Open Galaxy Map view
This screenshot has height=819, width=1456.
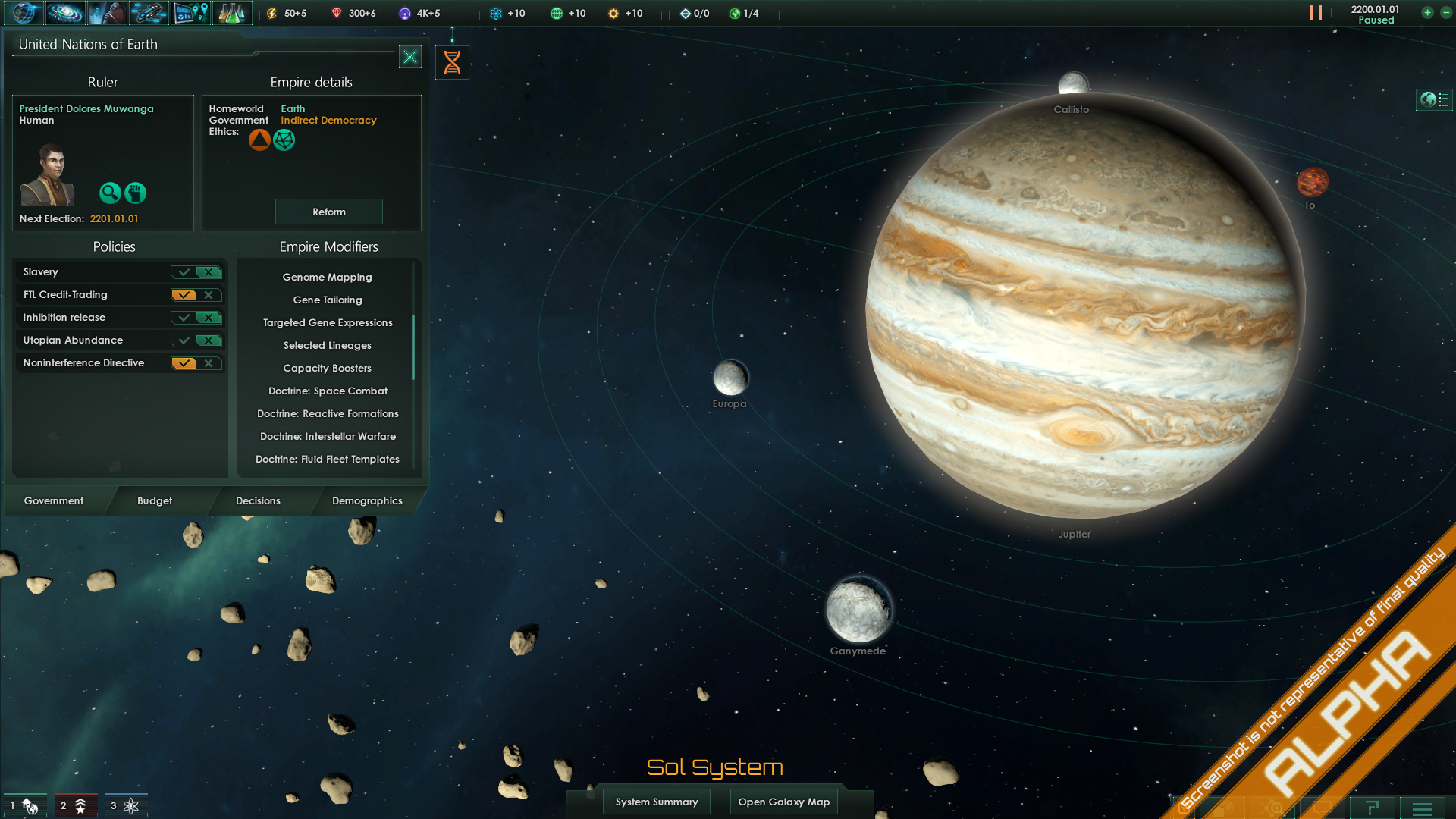click(x=783, y=802)
